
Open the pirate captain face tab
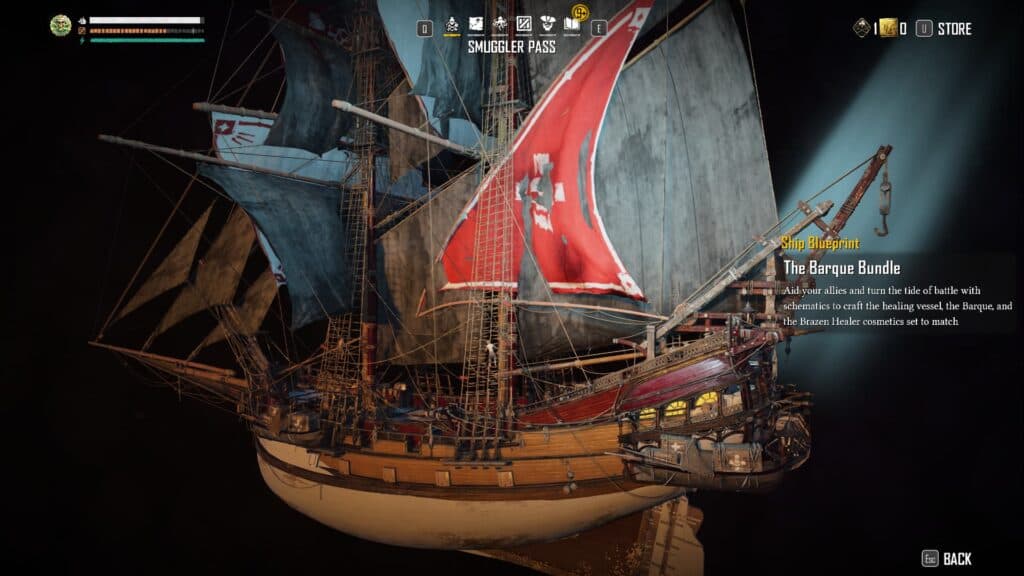click(548, 24)
